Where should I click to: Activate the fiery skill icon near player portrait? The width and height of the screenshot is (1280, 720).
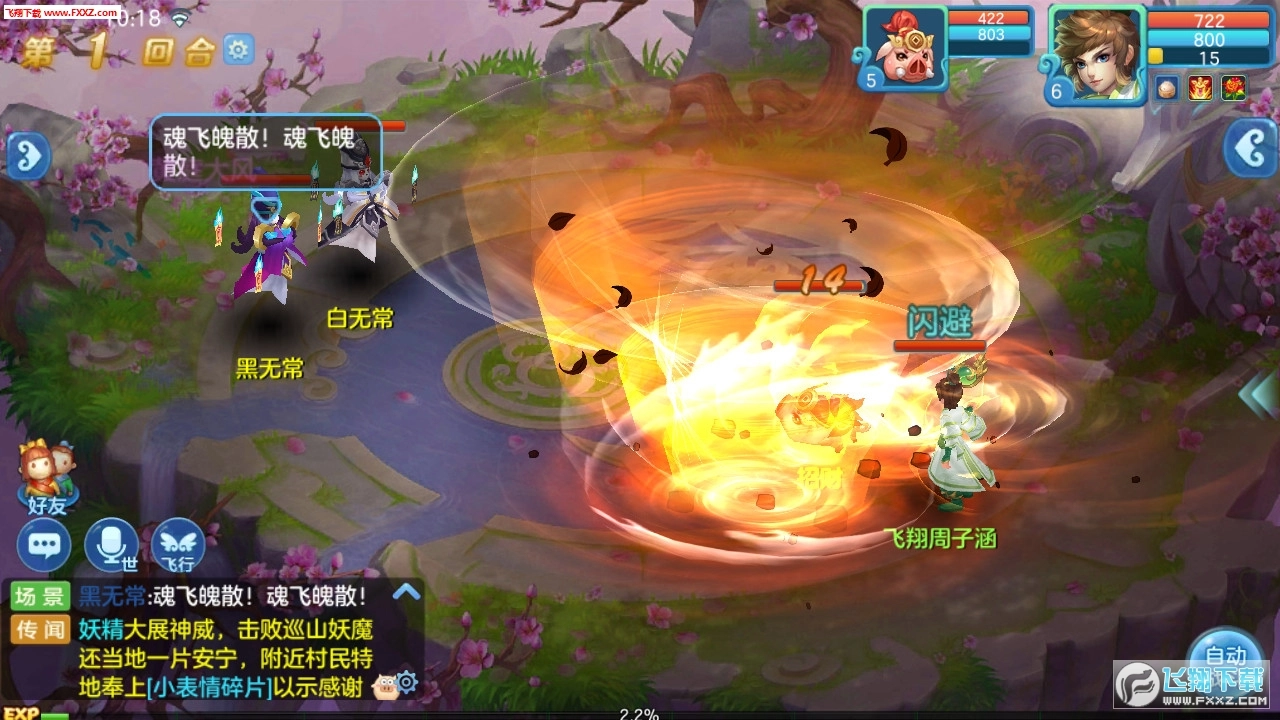click(1199, 87)
